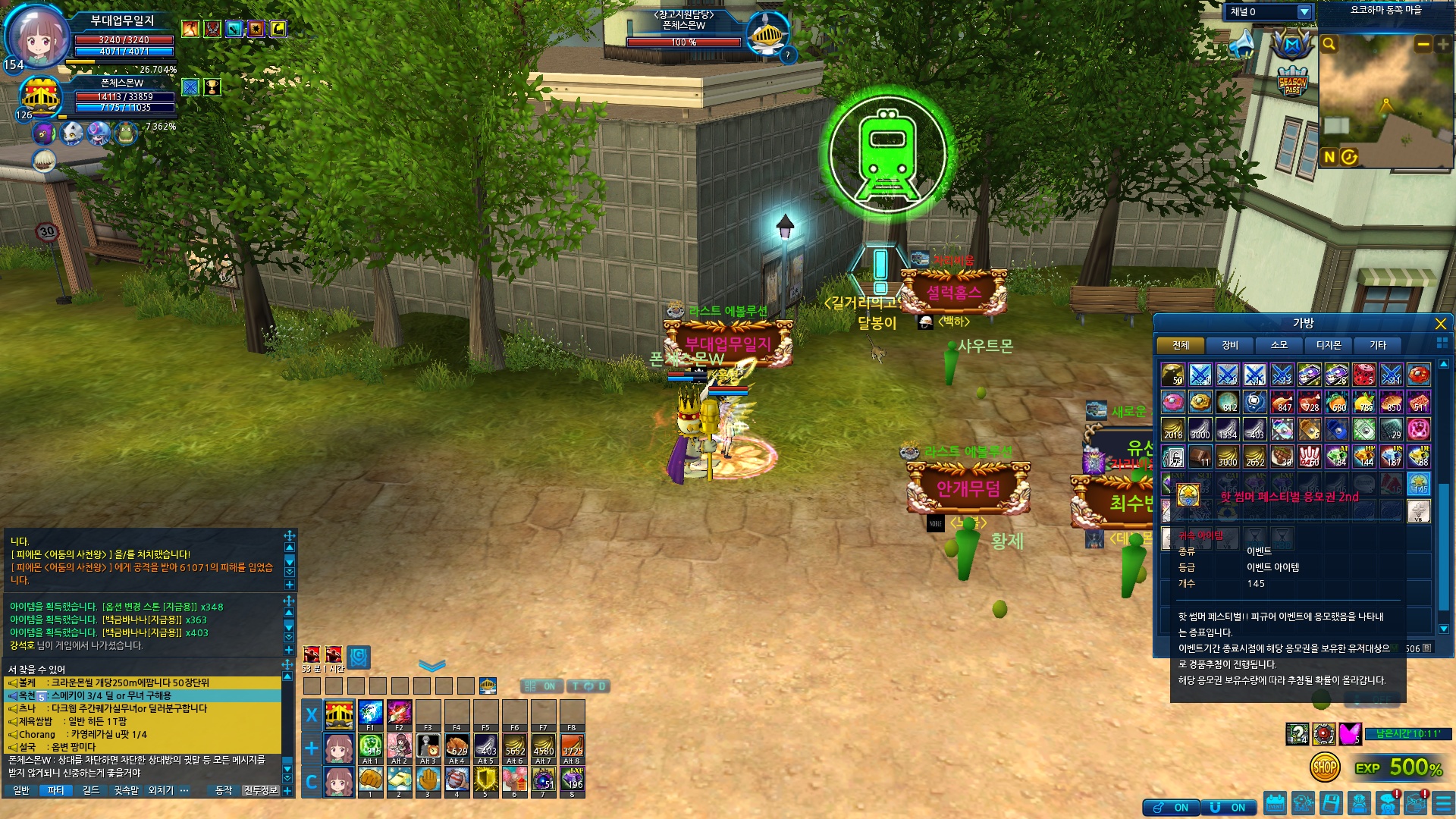Switch to the 장비 inventory tab
This screenshot has width=1456, height=819.
pos(1229,345)
